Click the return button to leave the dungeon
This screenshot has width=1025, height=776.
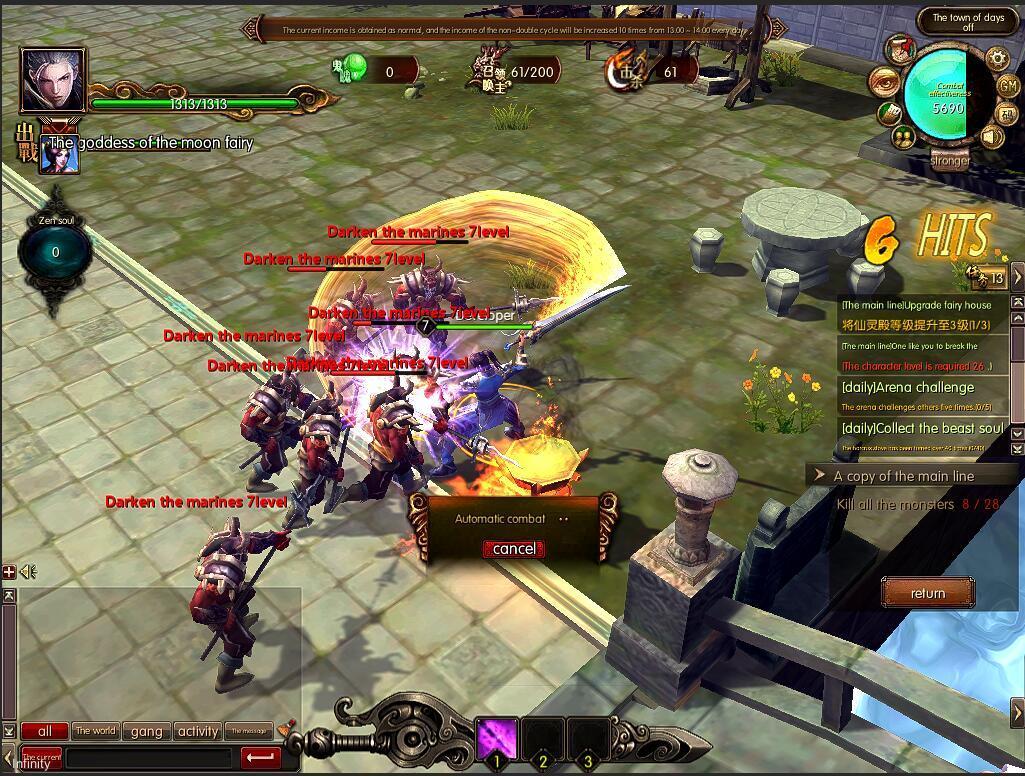click(927, 593)
